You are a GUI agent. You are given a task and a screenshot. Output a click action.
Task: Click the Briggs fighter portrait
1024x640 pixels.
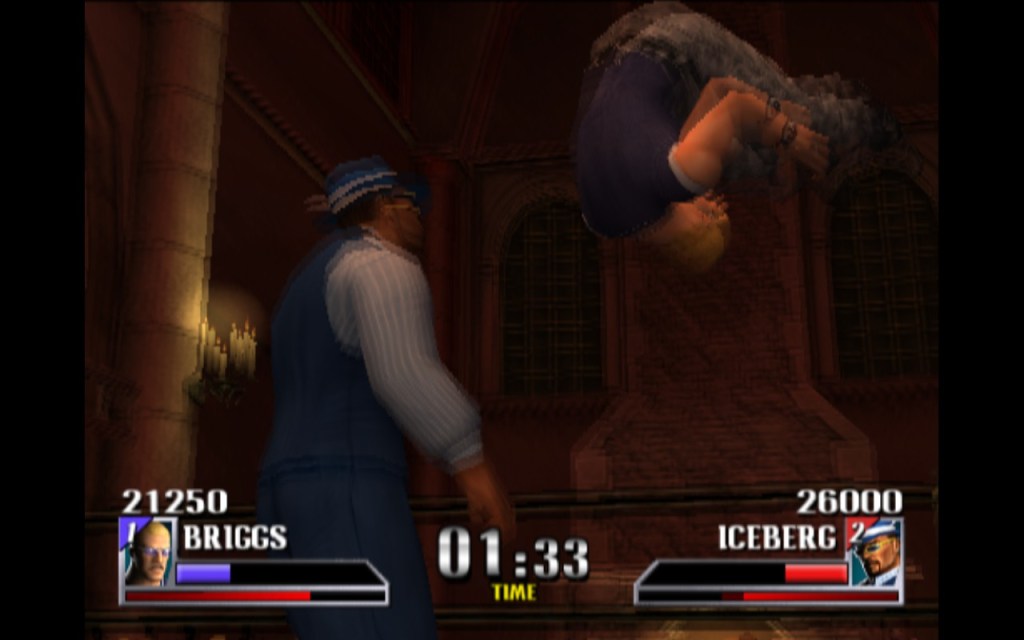click(147, 552)
